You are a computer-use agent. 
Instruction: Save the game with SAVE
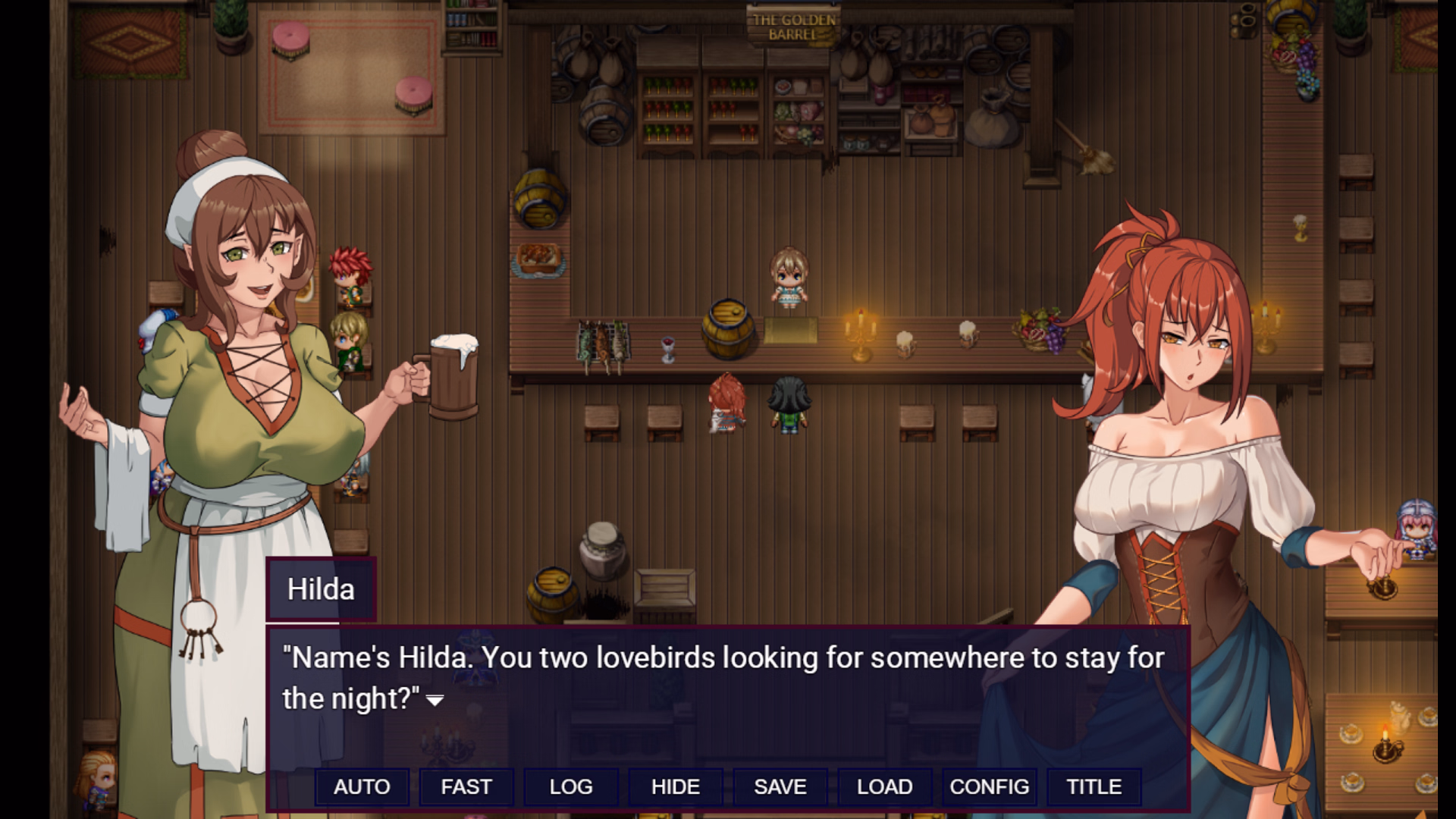coord(780,786)
